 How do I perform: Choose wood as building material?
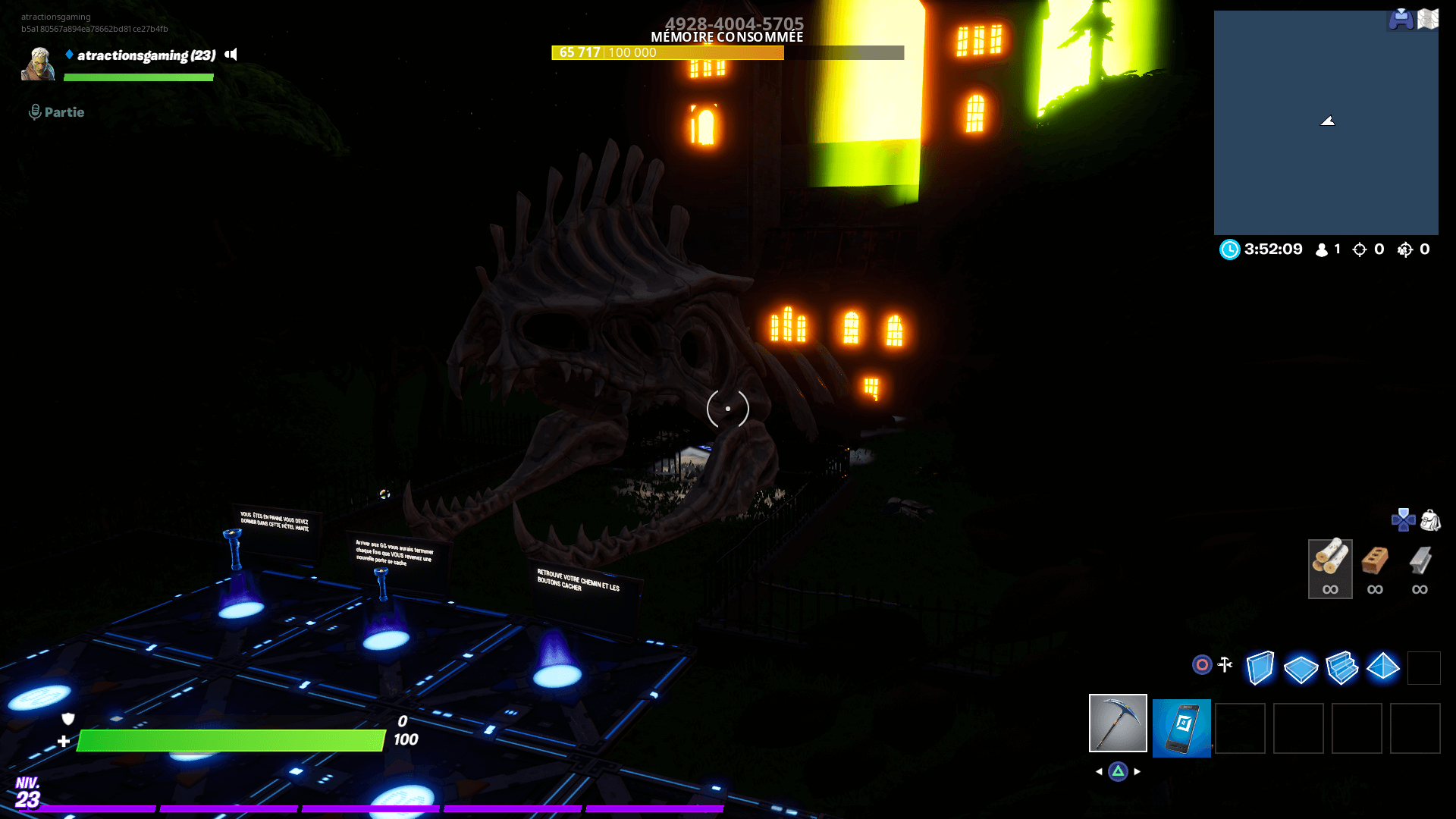[1330, 568]
